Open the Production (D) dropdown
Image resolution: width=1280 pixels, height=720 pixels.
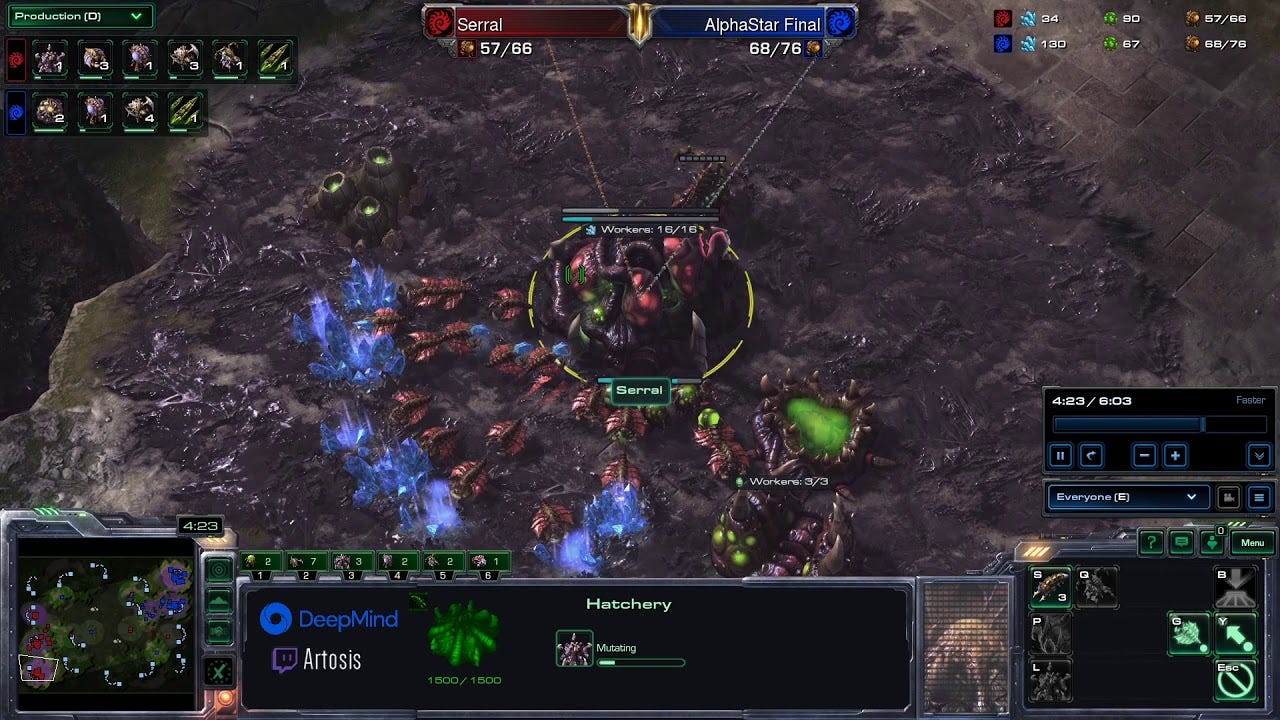78,16
